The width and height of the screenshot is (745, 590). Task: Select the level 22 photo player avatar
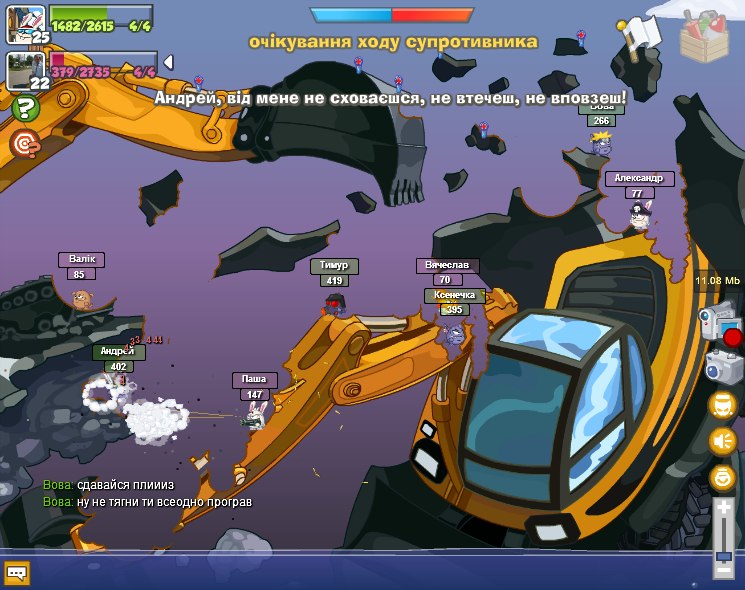24,70
